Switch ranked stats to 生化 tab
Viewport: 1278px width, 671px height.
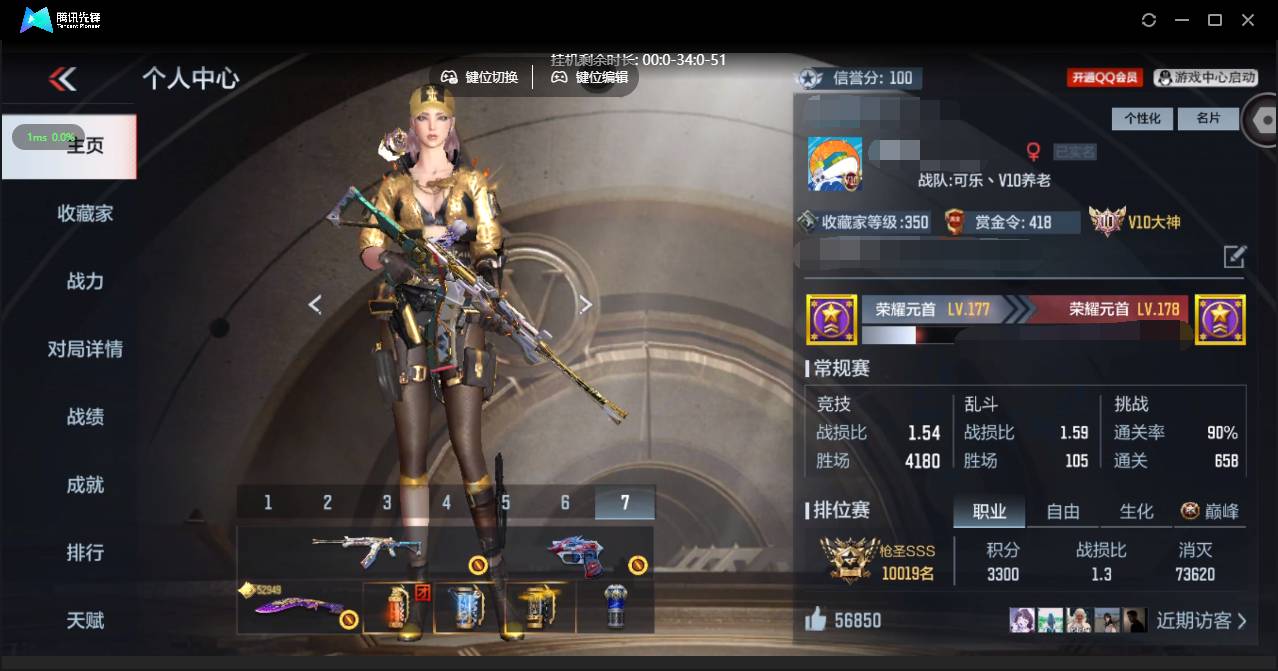(1137, 512)
